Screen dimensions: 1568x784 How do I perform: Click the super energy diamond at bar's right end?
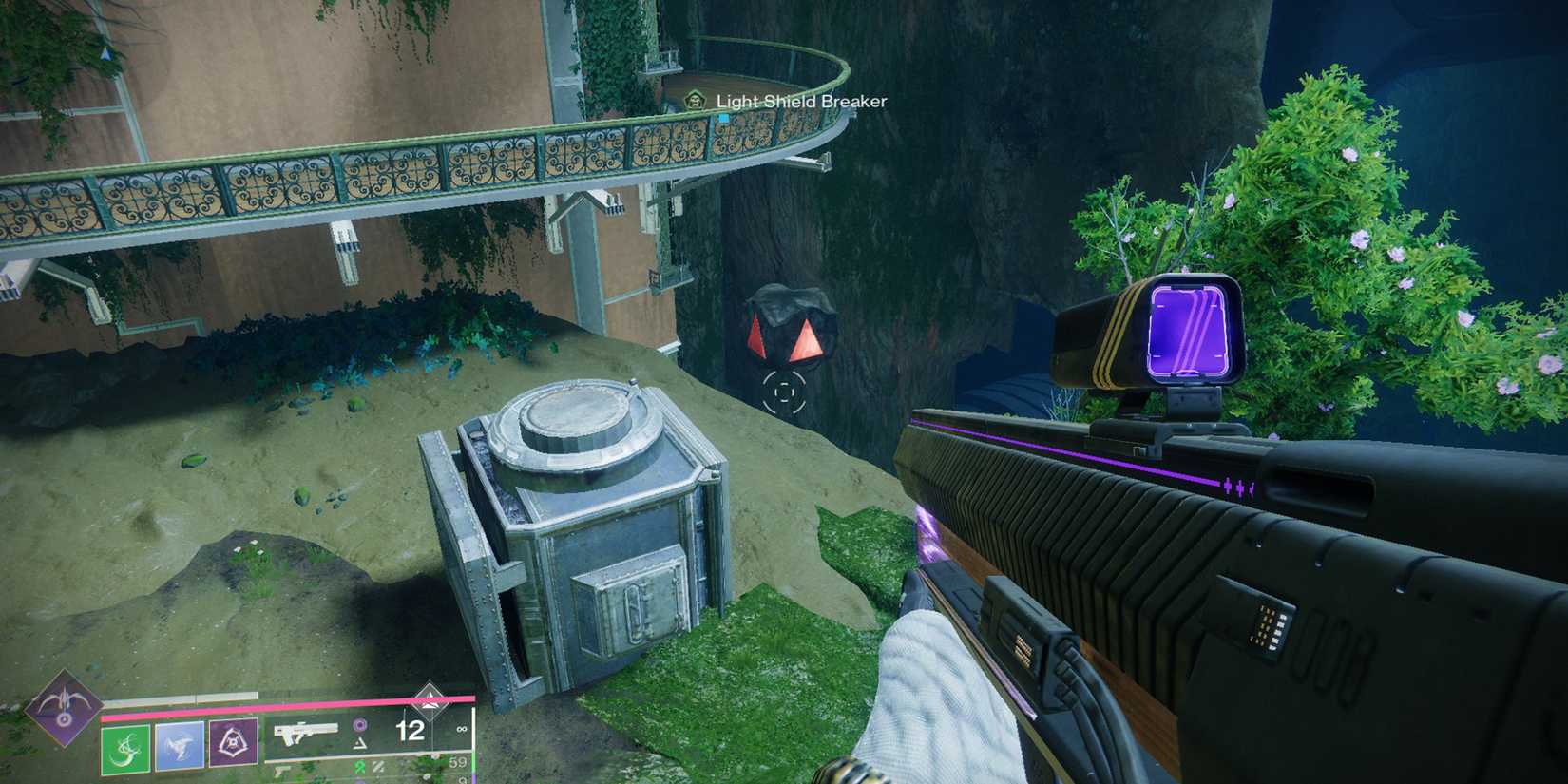(429, 702)
